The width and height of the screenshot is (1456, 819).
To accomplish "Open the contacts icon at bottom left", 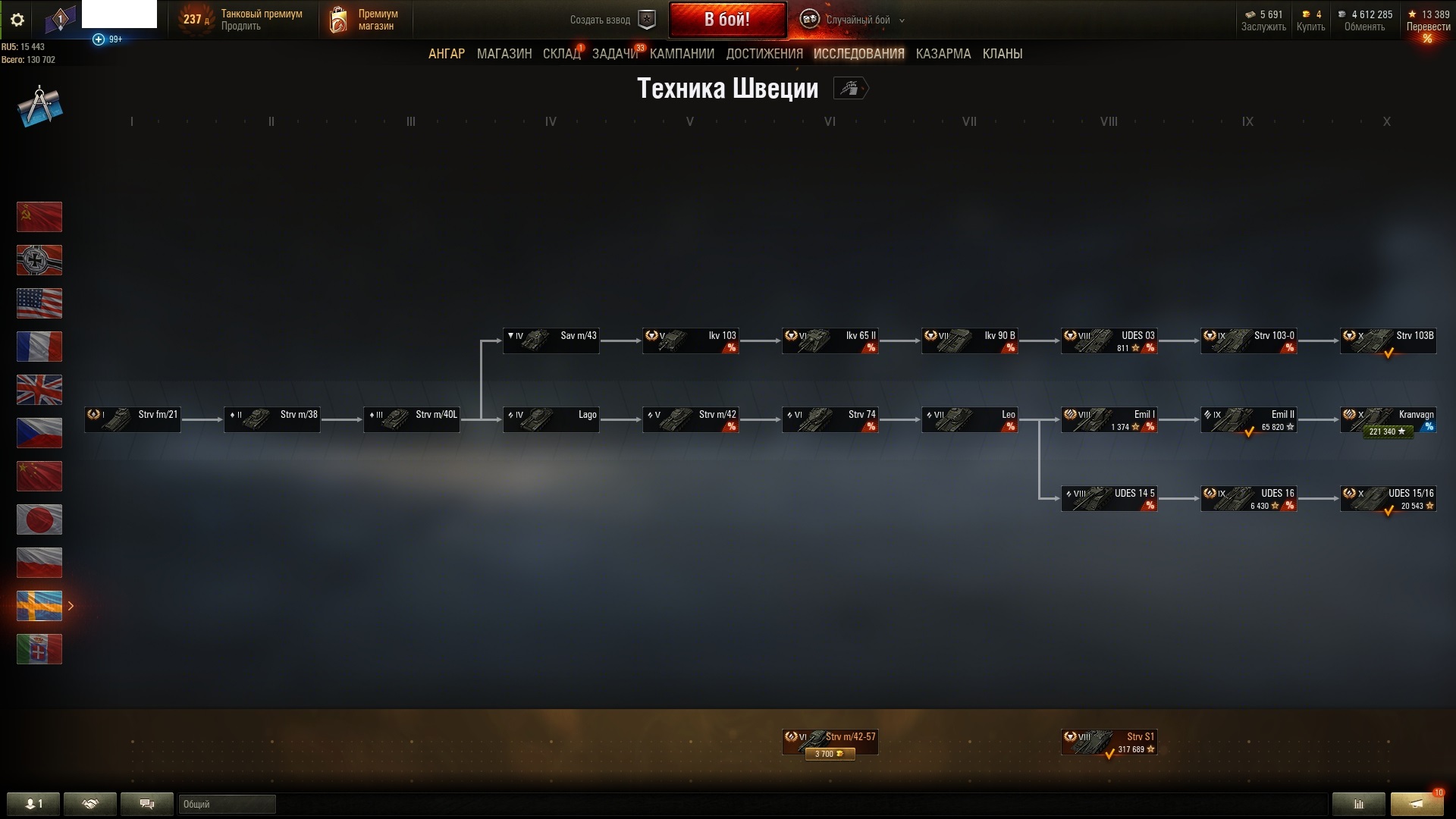I will click(x=33, y=804).
